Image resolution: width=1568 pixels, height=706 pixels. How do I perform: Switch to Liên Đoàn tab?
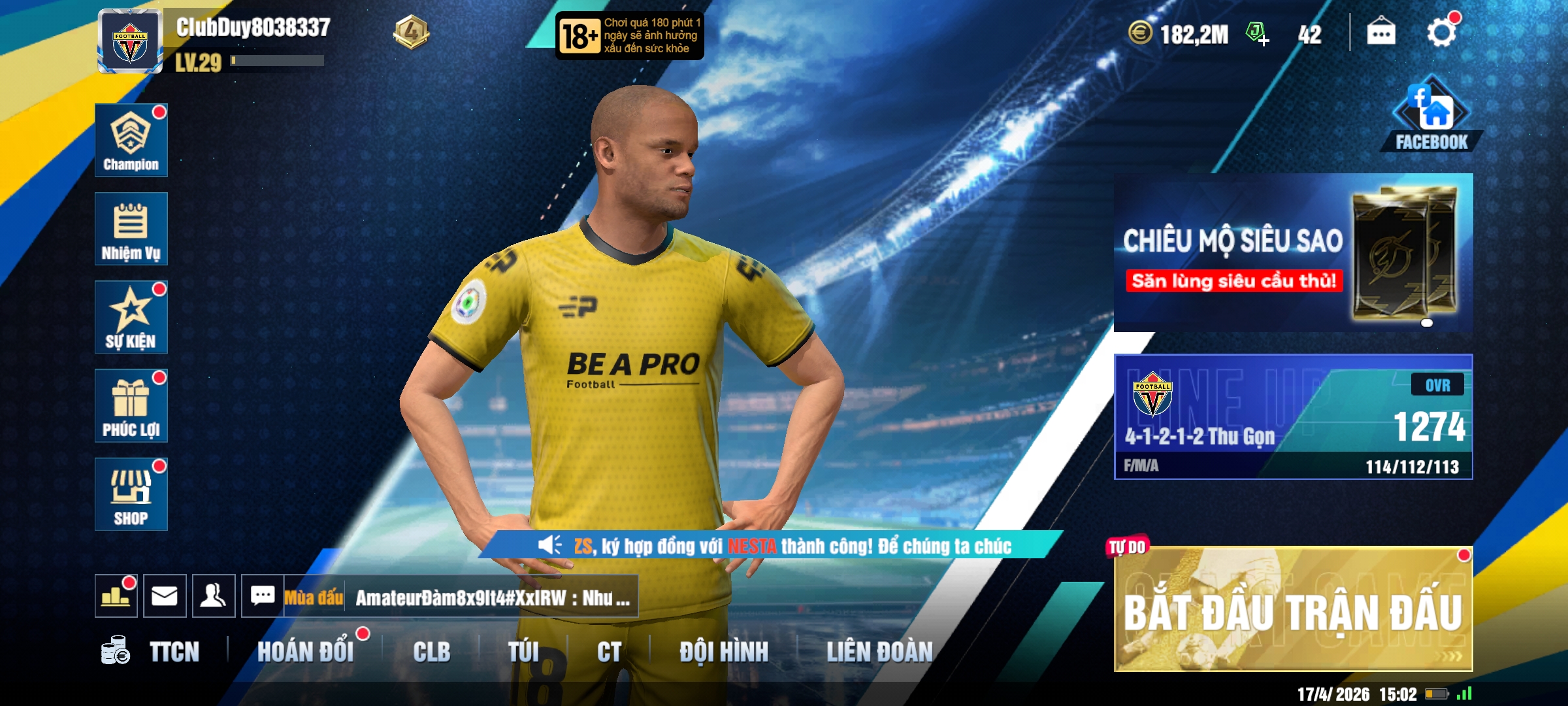(879, 652)
